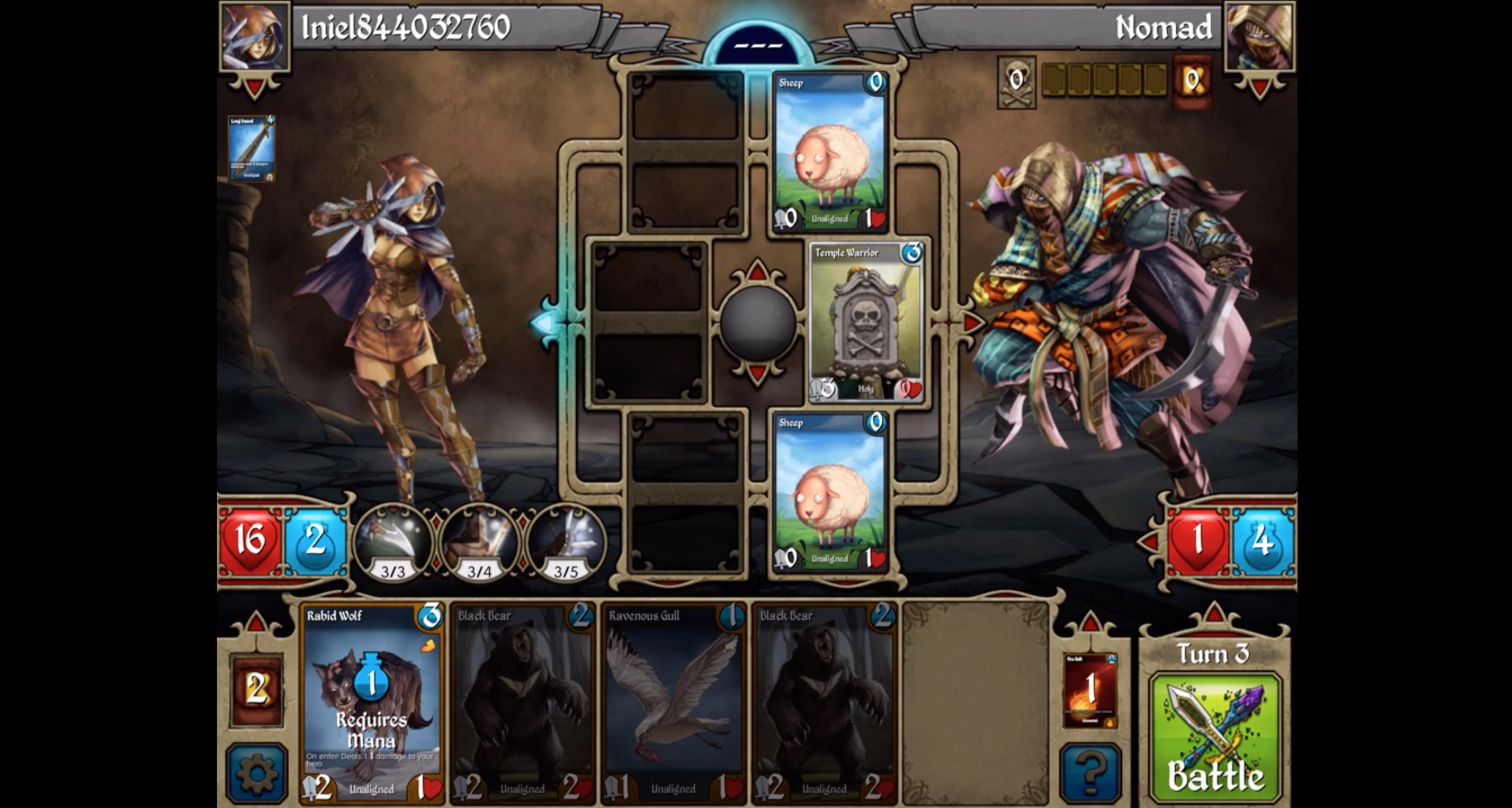View the Fire Bolt spell card
Screen dimensions: 1512x808
(x=1090, y=689)
